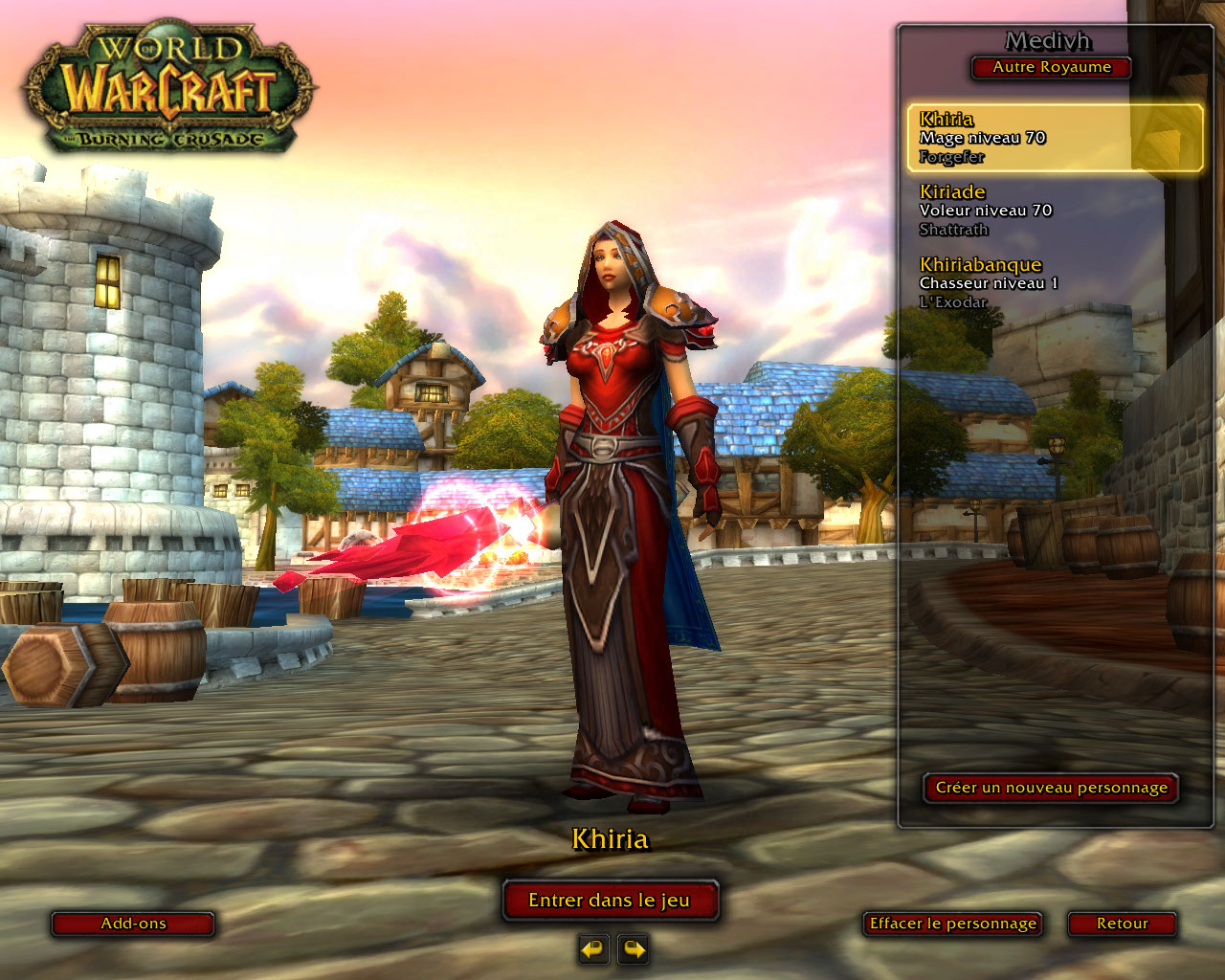Rotate character with the left arrow button
The width and height of the screenshot is (1225, 980).
pyautogui.click(x=593, y=949)
